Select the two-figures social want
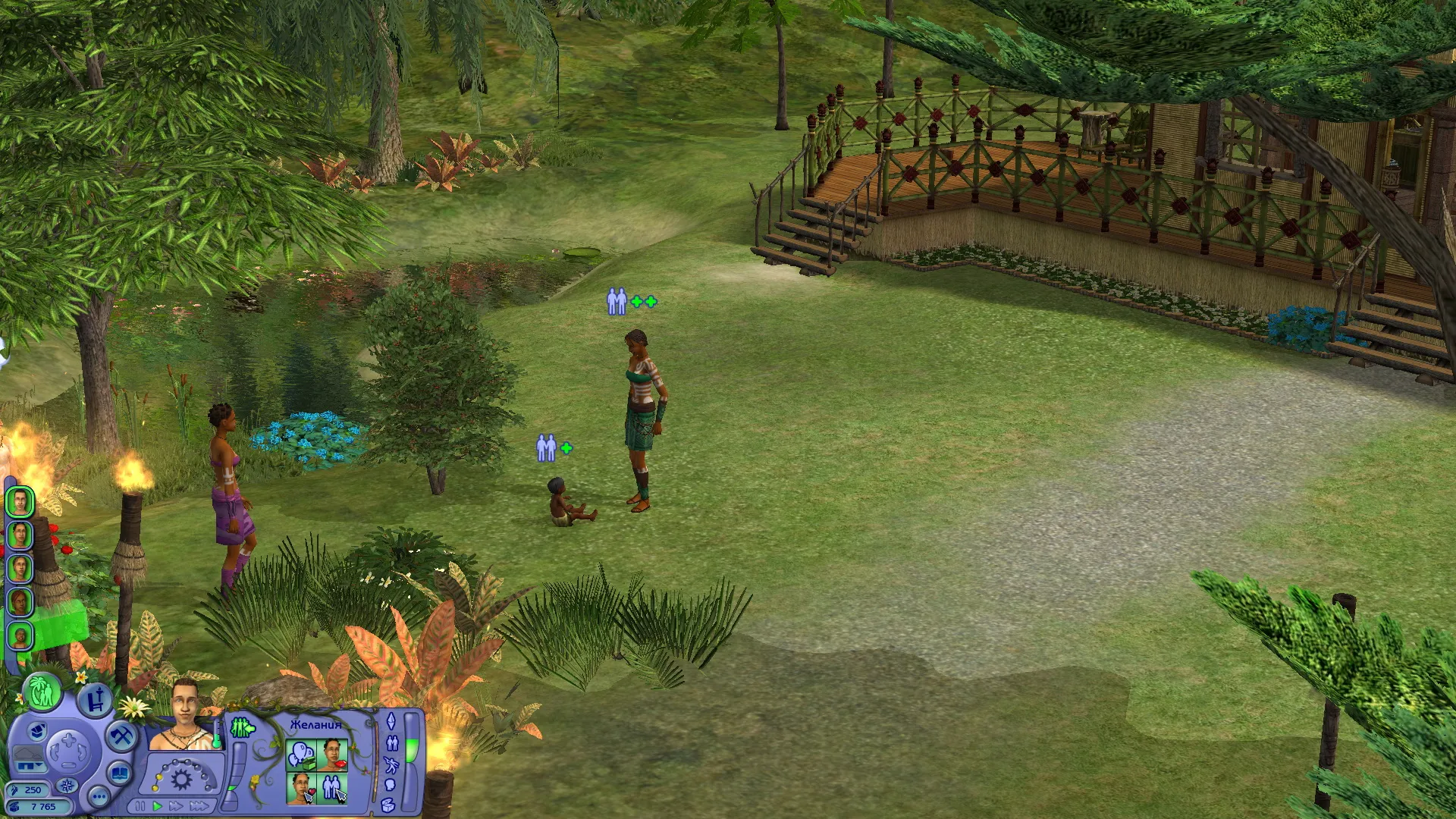 tap(333, 789)
